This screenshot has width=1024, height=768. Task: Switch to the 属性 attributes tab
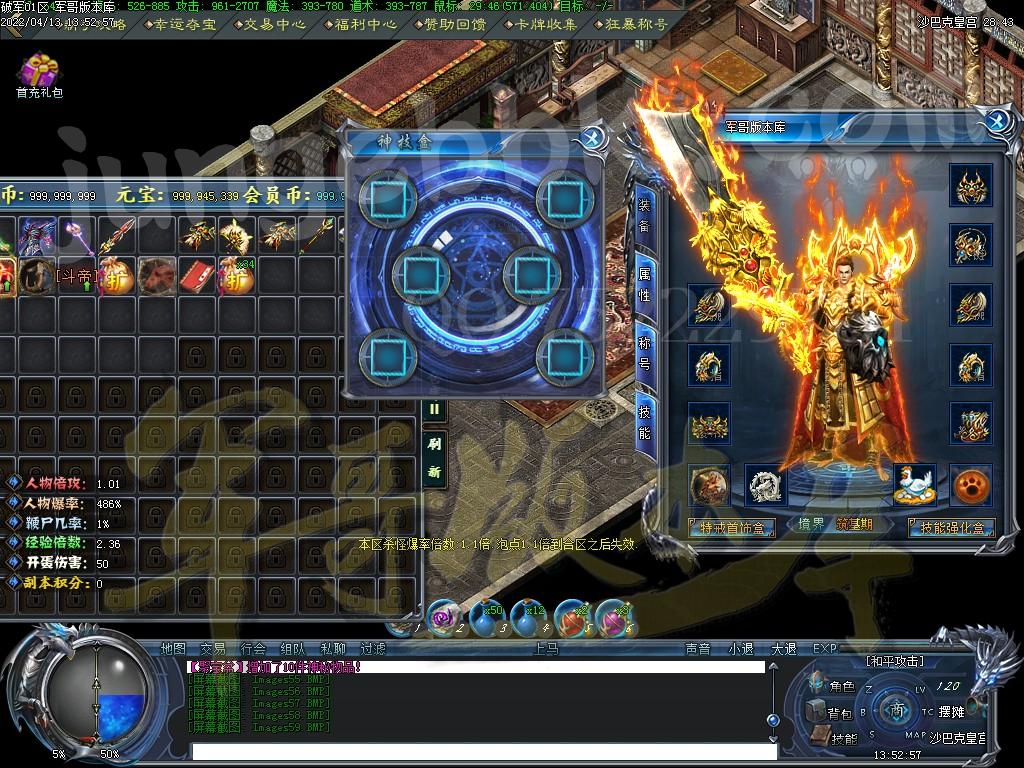click(x=644, y=285)
